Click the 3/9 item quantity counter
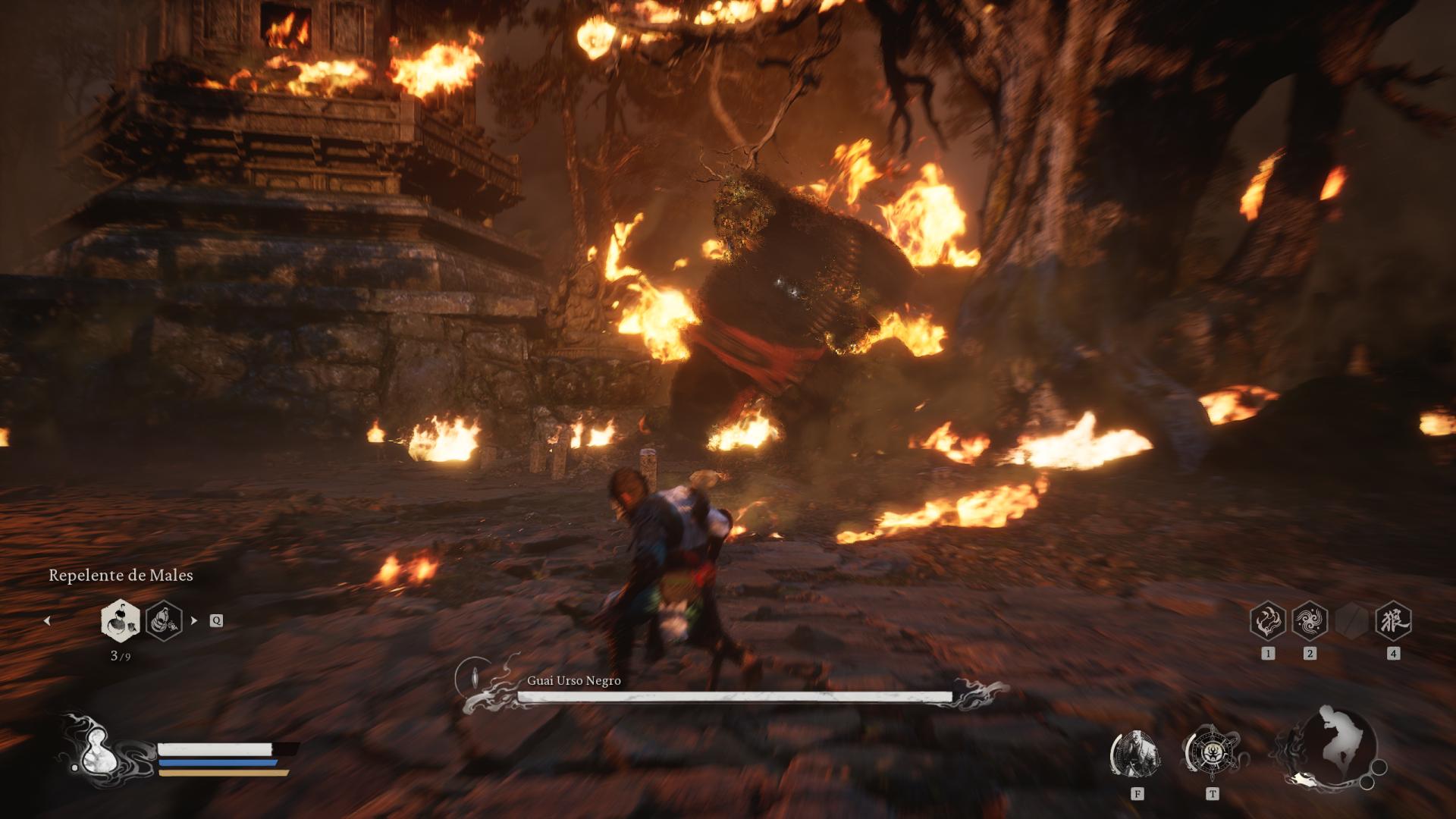Image resolution: width=1456 pixels, height=819 pixels. (x=121, y=656)
